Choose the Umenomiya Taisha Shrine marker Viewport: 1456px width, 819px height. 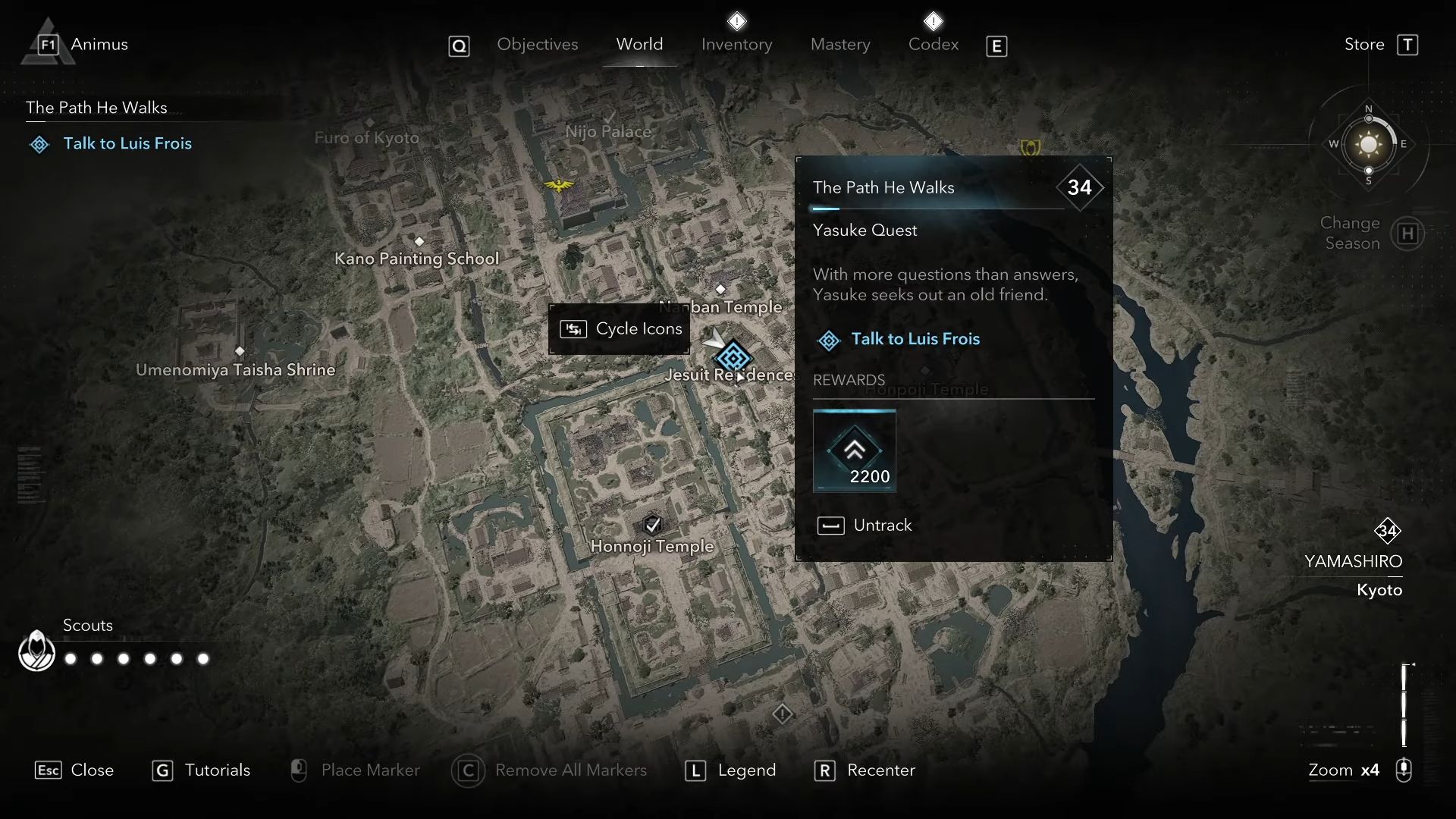click(240, 351)
